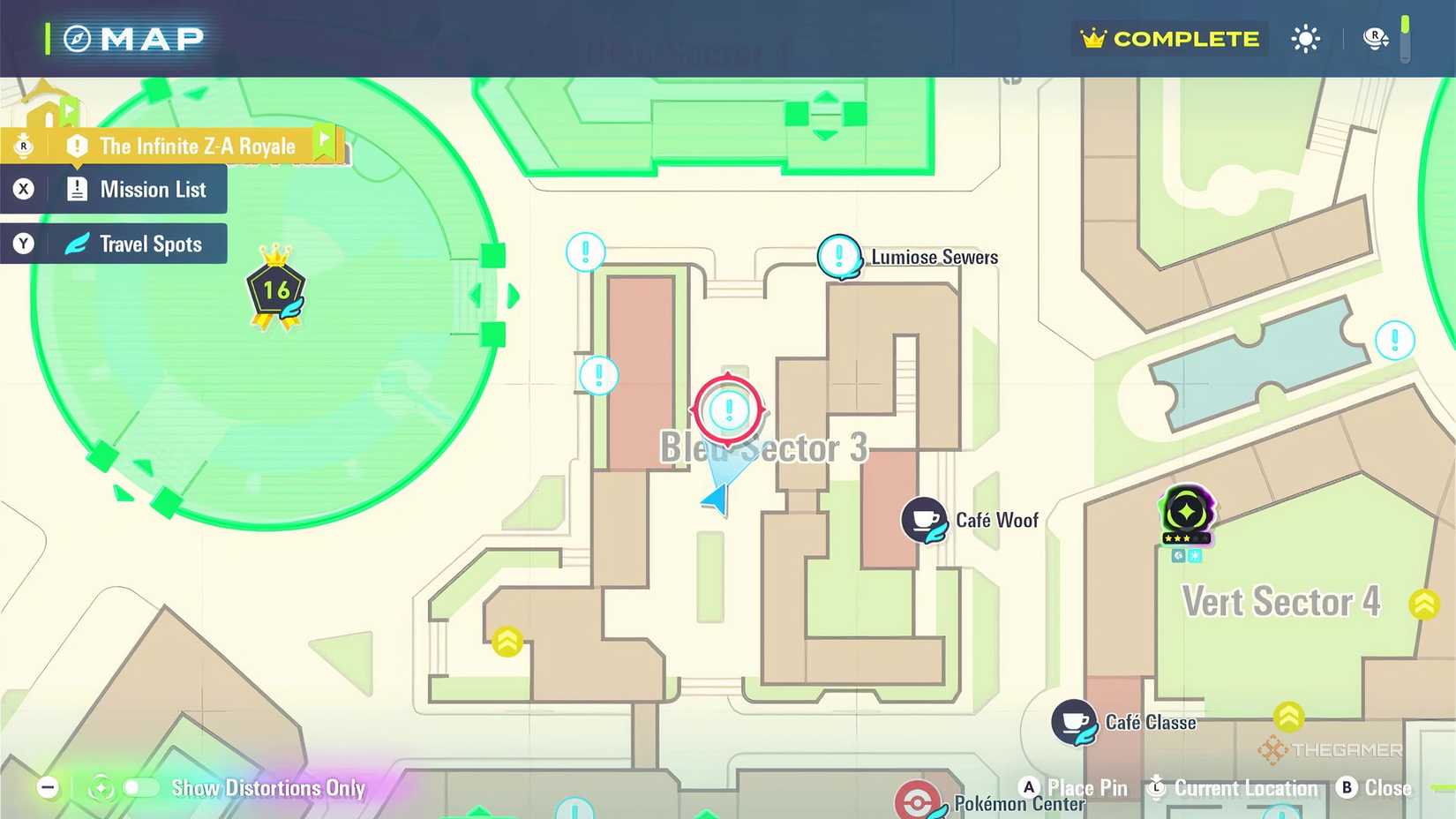Select the compass MAP icon in the header
The height and width of the screenshot is (819, 1456).
tap(78, 38)
